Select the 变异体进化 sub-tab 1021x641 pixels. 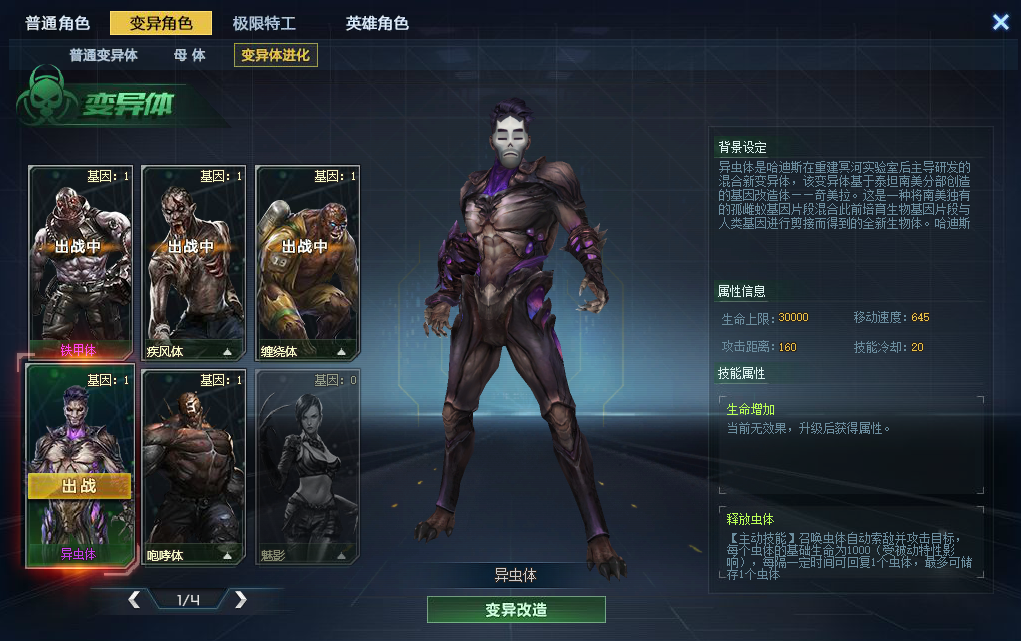tap(275, 55)
